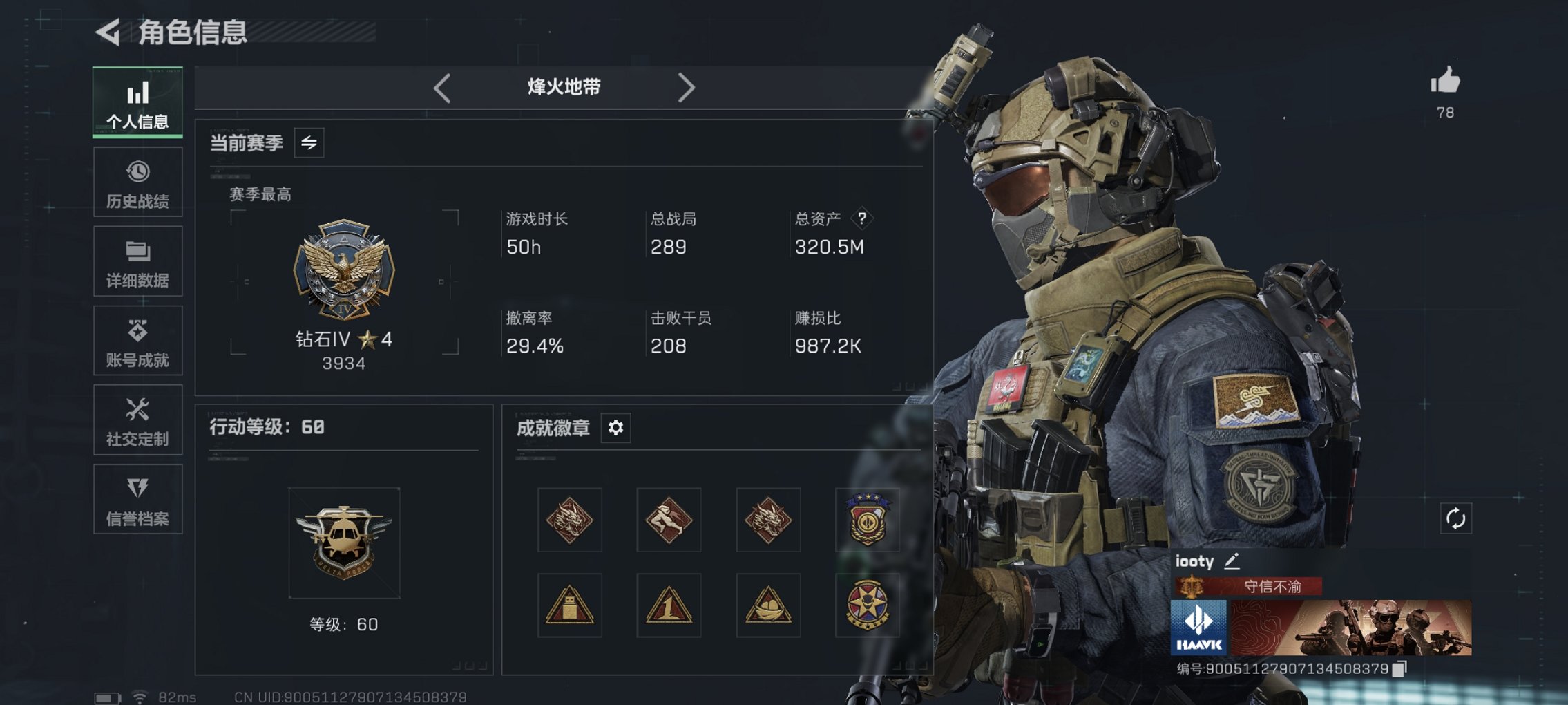1568x705 pixels.
Task: Expand the 烽火地带 mode selector
Action: [x=563, y=87]
